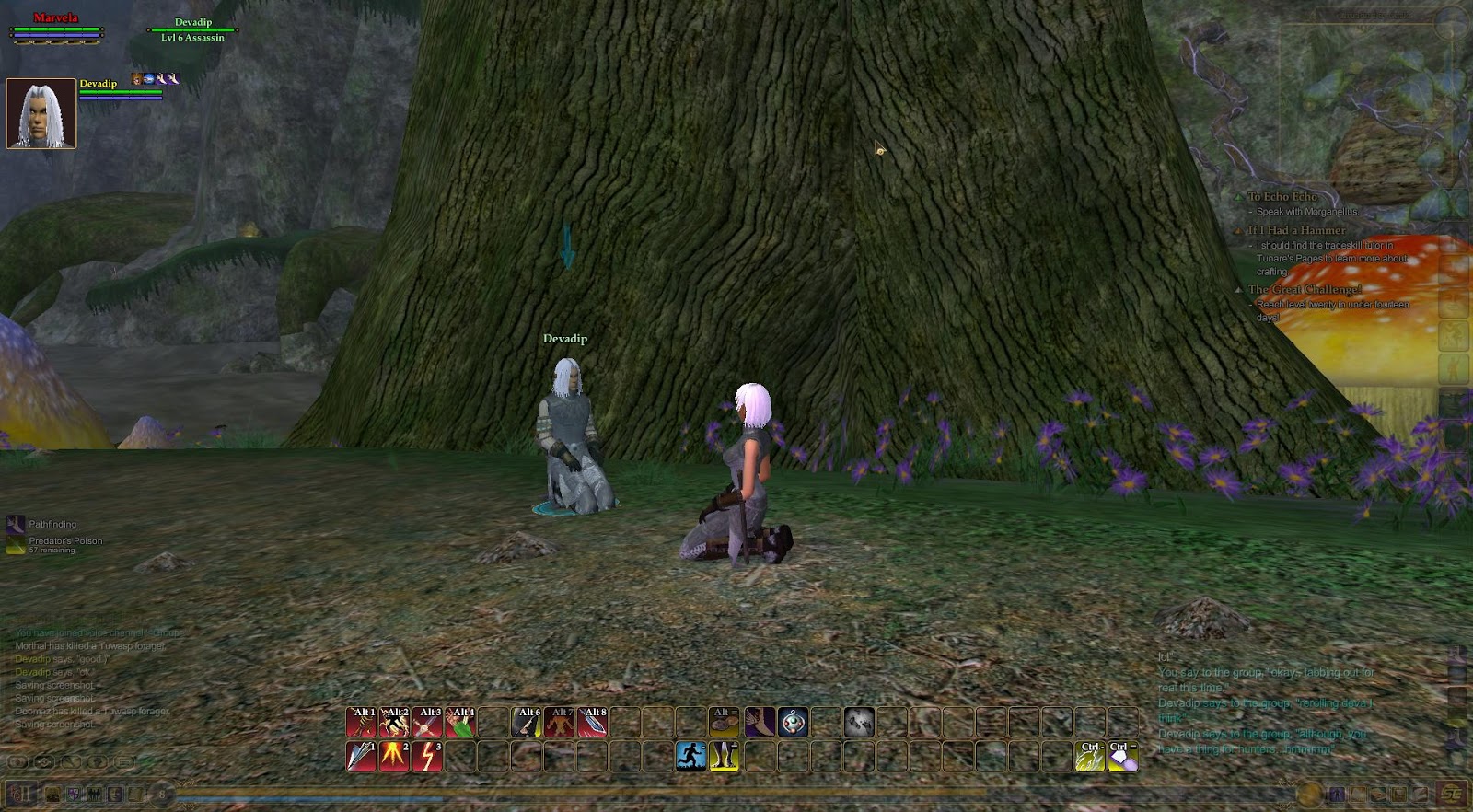Collapse the If I Had a Hammer quest

pos(1240,228)
